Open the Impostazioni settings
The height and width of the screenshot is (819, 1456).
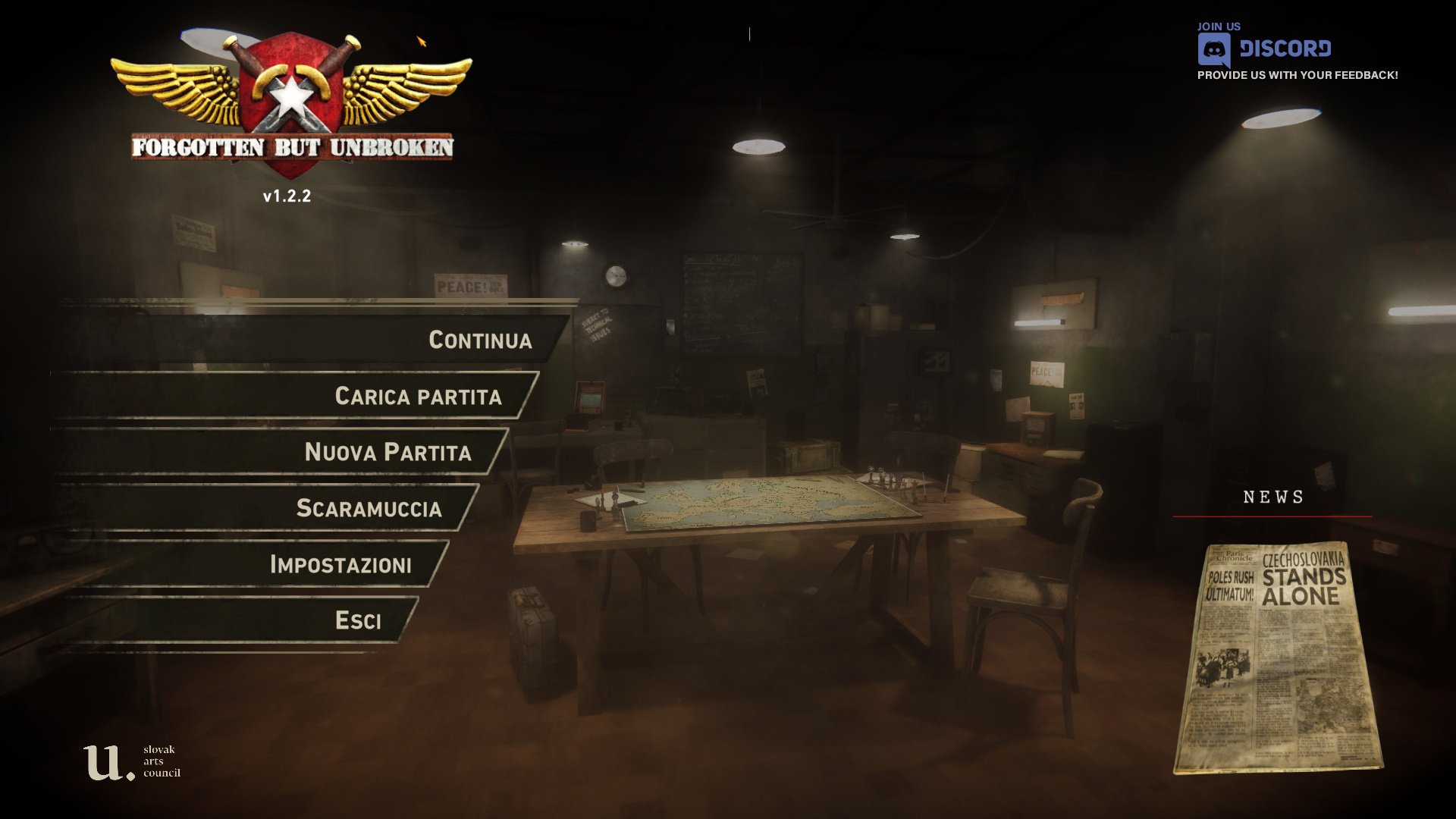pyautogui.click(x=340, y=564)
